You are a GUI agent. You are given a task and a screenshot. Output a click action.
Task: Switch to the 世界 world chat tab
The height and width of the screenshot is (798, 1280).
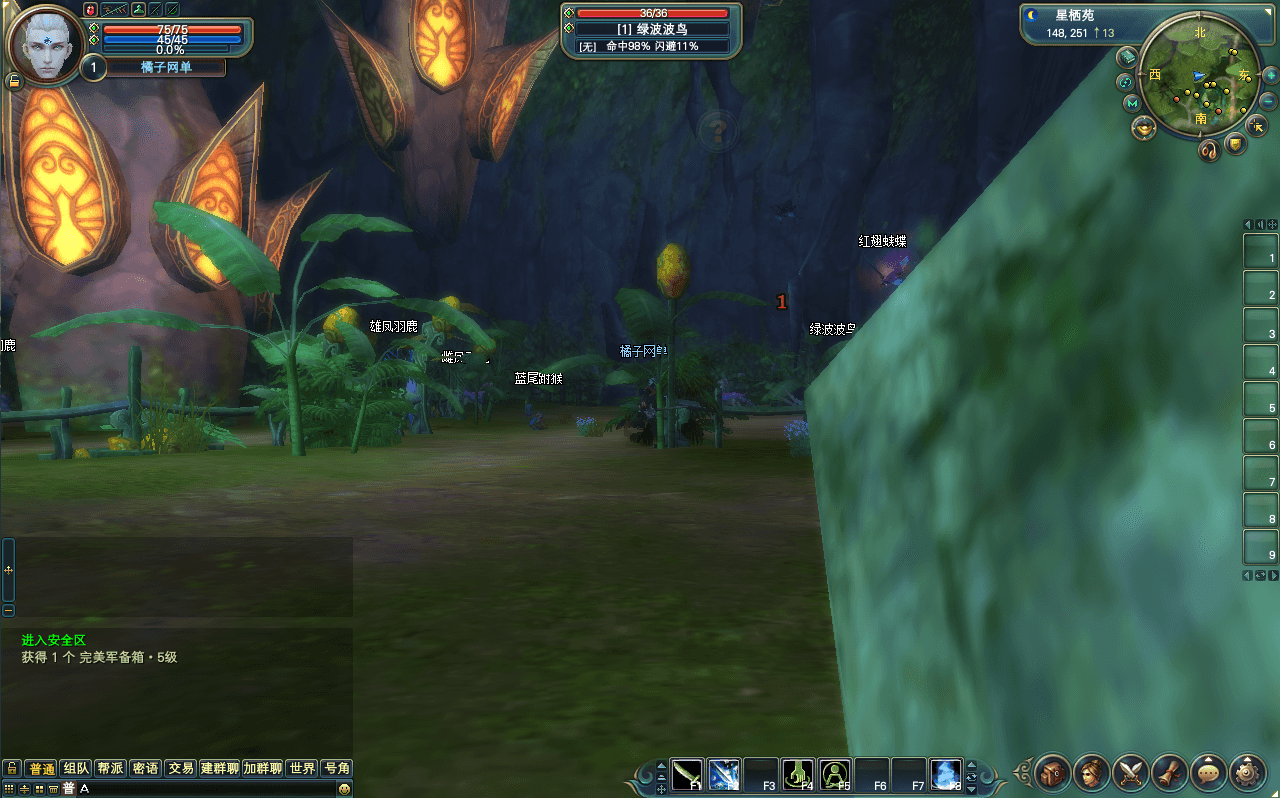pos(302,768)
